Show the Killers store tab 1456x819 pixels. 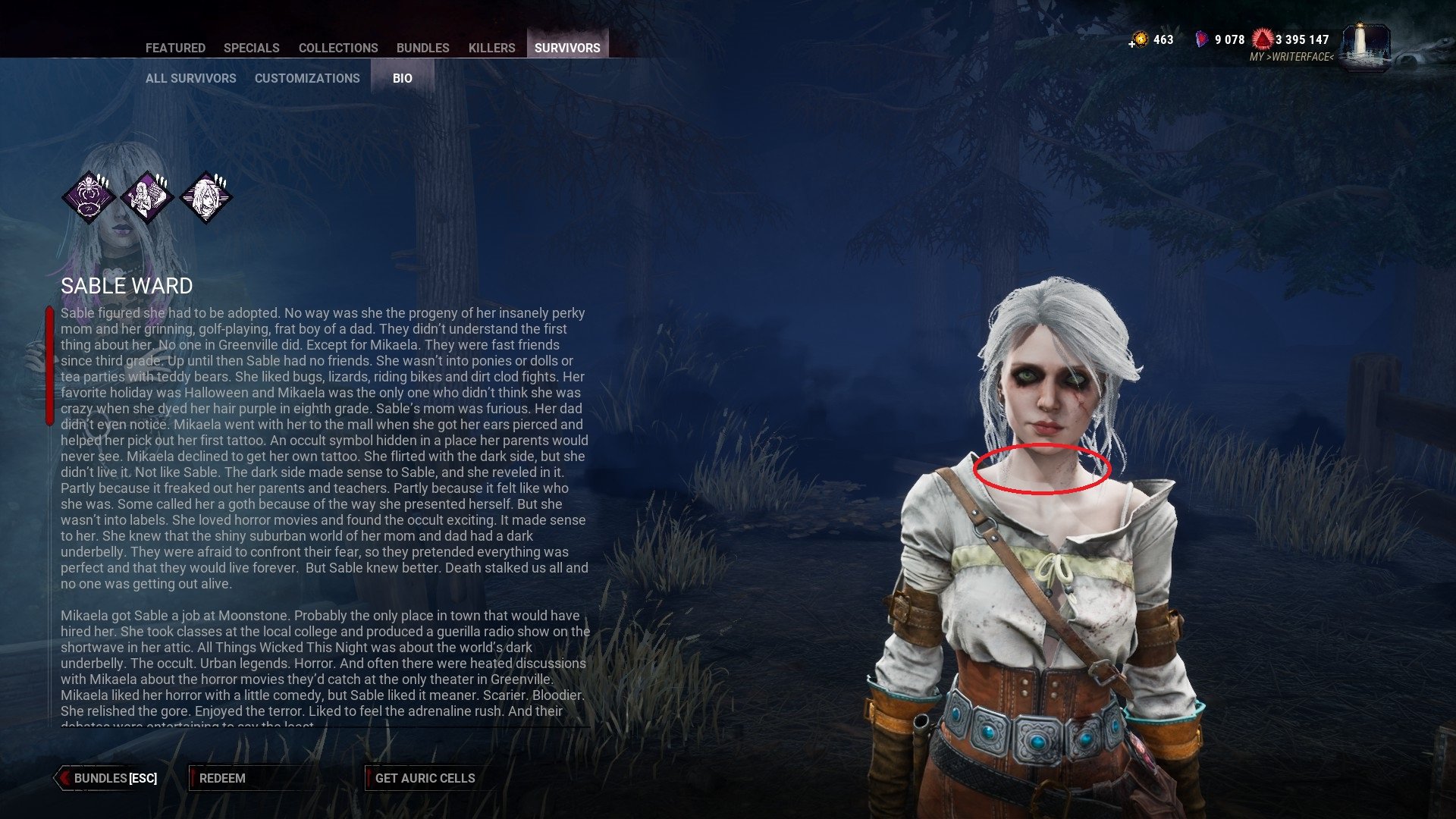[491, 48]
